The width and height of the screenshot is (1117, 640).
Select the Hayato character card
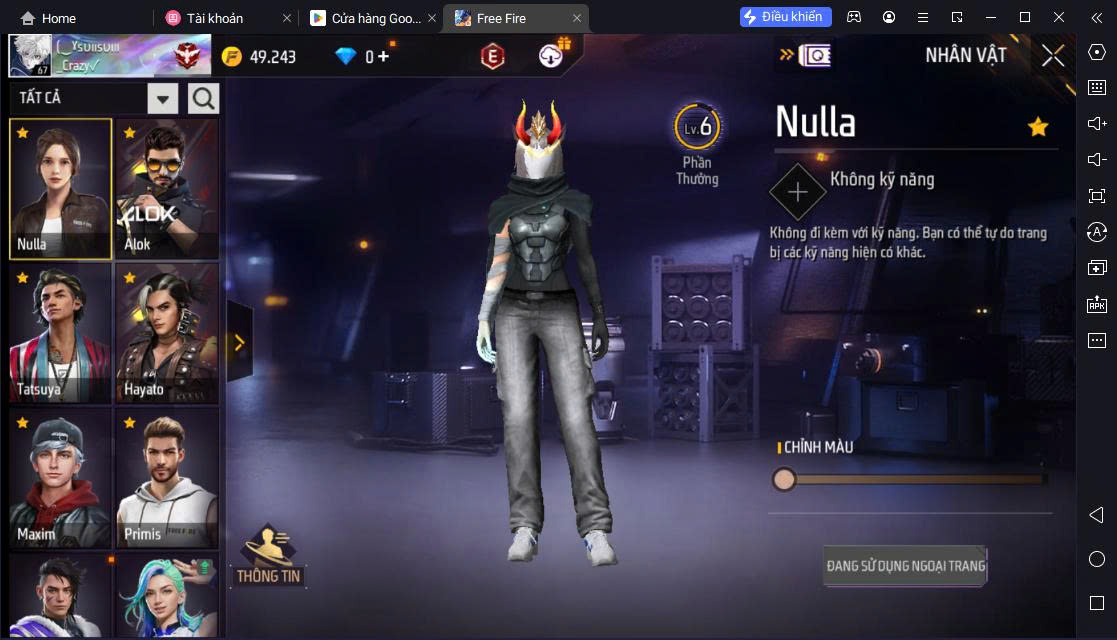pyautogui.click(x=167, y=333)
